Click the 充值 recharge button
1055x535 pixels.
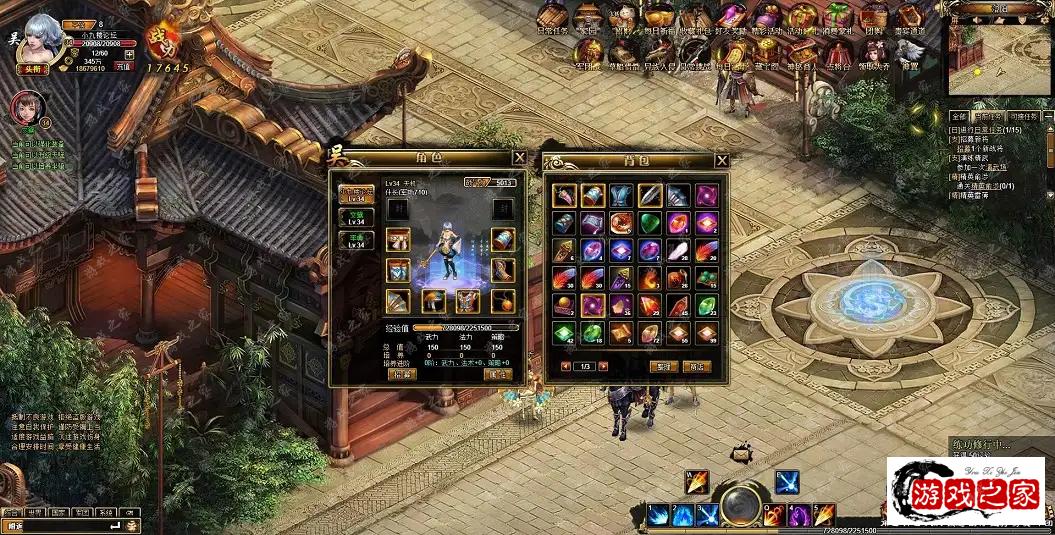point(123,67)
